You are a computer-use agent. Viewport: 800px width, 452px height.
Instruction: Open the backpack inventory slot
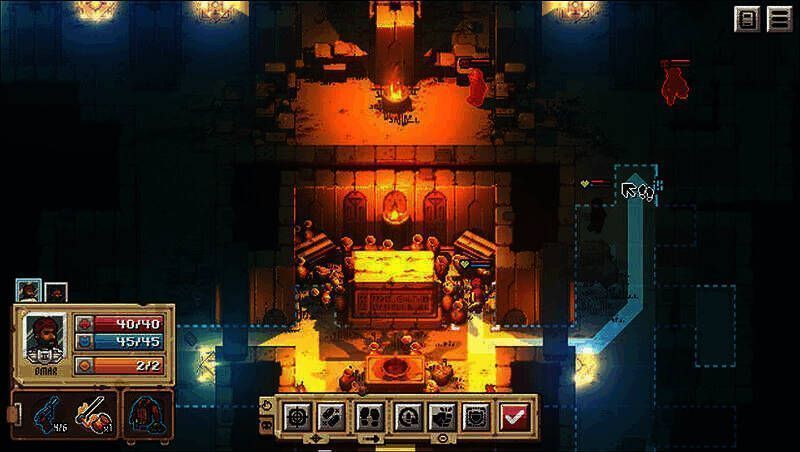[x=148, y=414]
